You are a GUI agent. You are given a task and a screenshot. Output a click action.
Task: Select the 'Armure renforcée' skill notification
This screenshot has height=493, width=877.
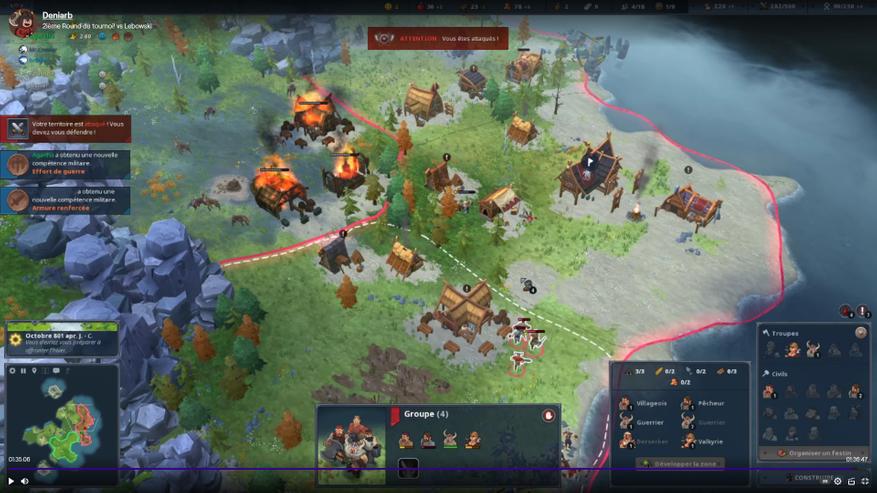[67, 200]
